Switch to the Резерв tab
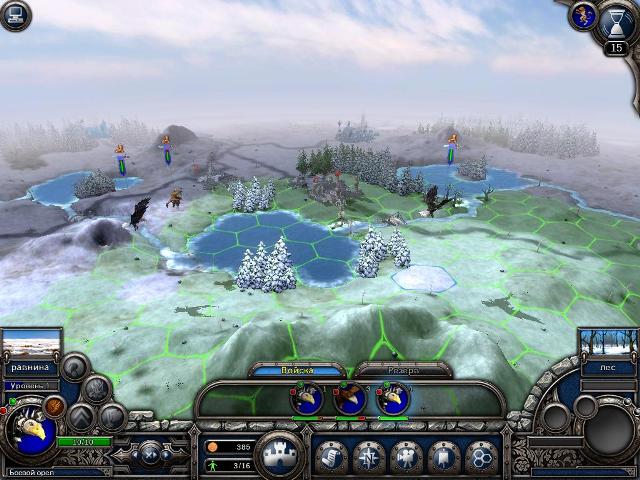Viewport: 640px width, 480px height. (x=391, y=370)
